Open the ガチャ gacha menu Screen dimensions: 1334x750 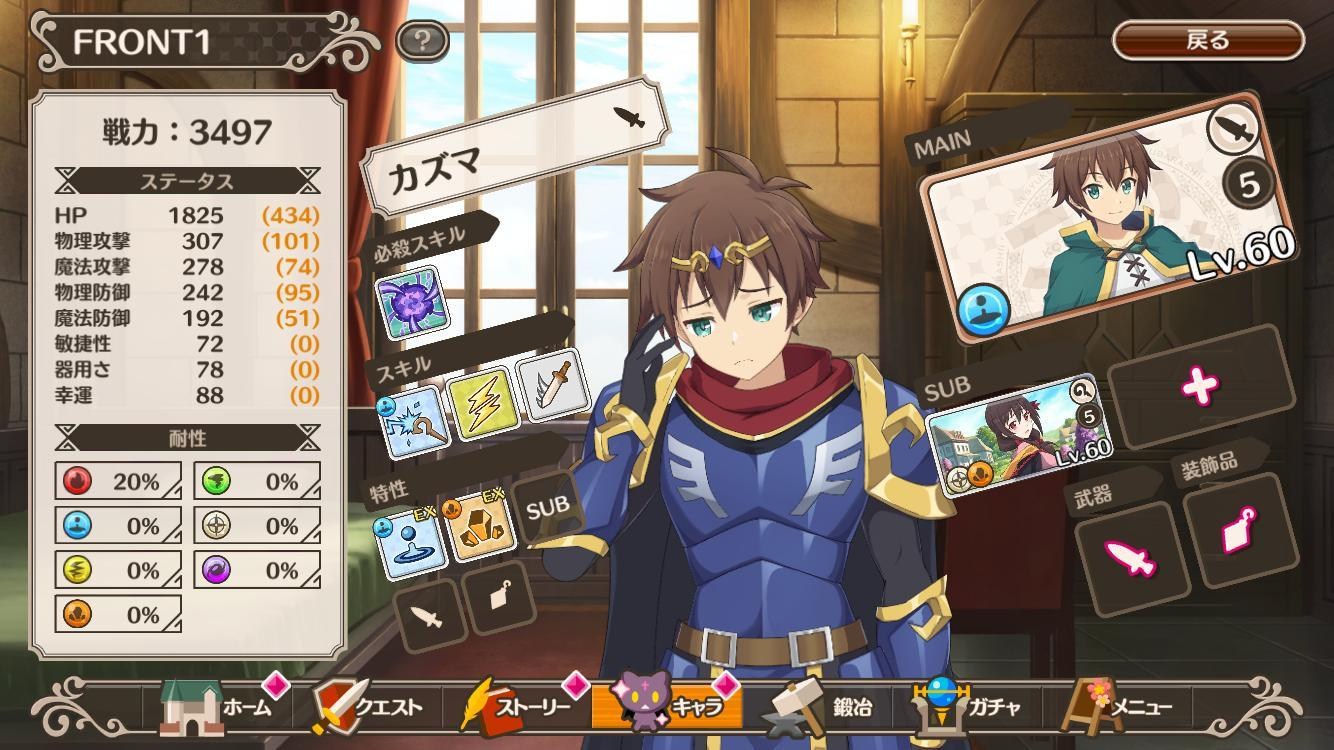(970, 706)
